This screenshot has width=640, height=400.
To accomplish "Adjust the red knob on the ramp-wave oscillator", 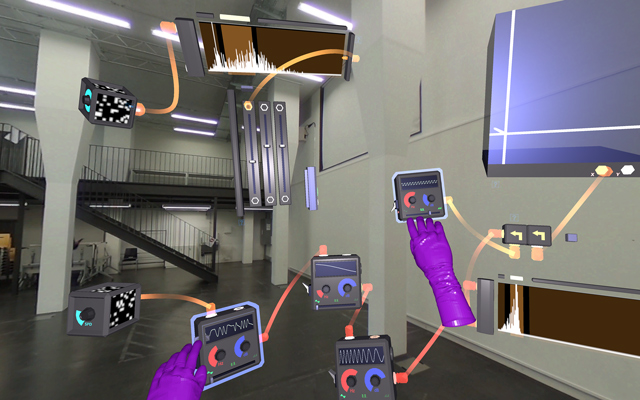I will point(324,290).
